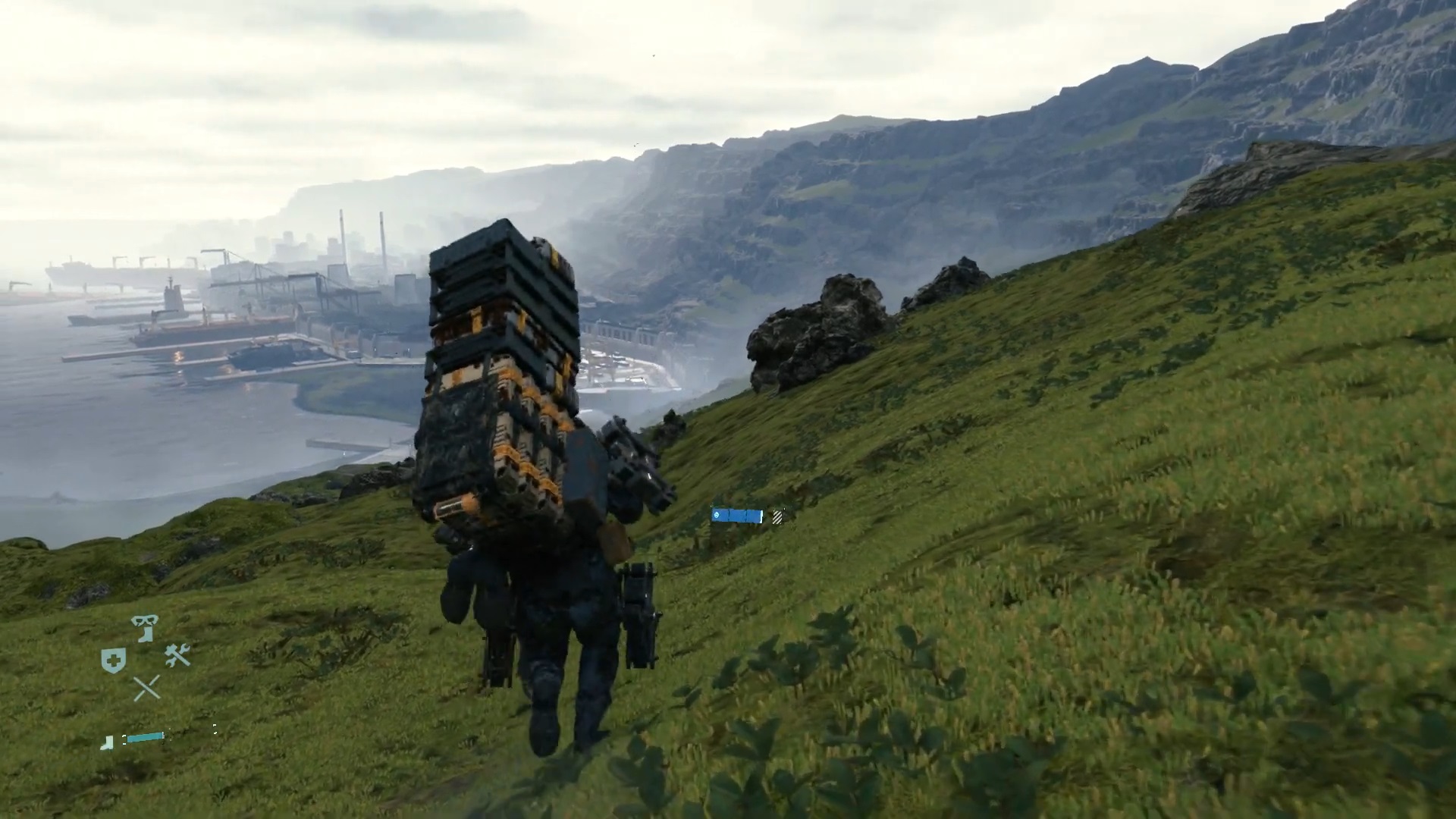Select the boots equipment icon
Image resolution: width=1456 pixels, height=819 pixels.
146,633
